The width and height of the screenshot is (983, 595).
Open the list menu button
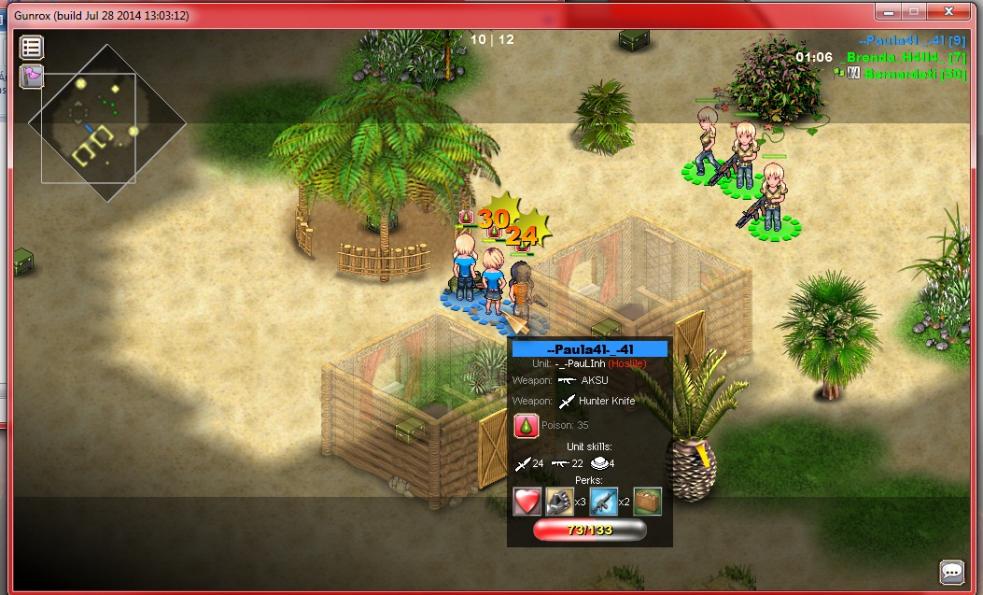32,47
